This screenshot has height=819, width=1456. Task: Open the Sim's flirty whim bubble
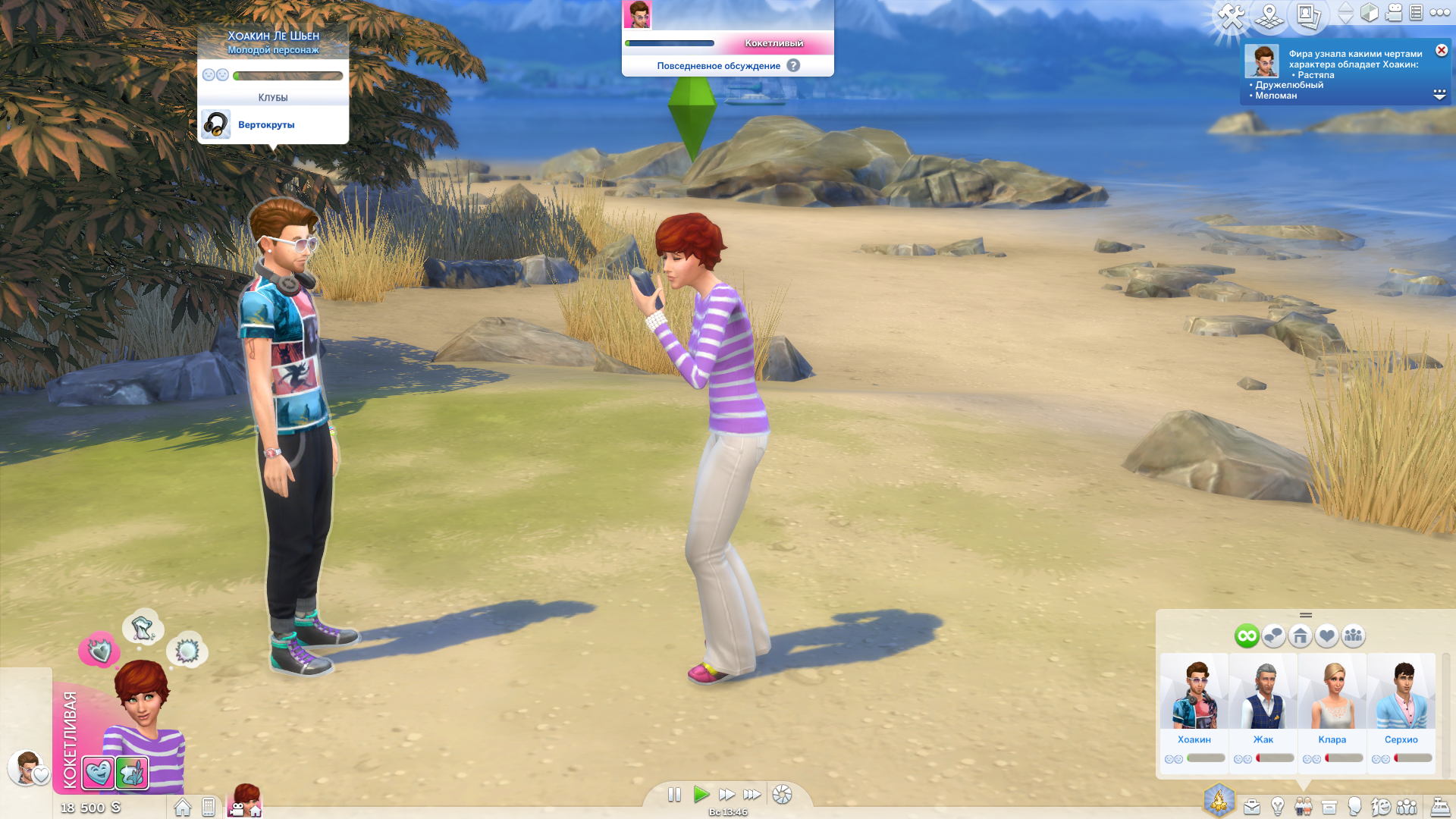pos(99,650)
